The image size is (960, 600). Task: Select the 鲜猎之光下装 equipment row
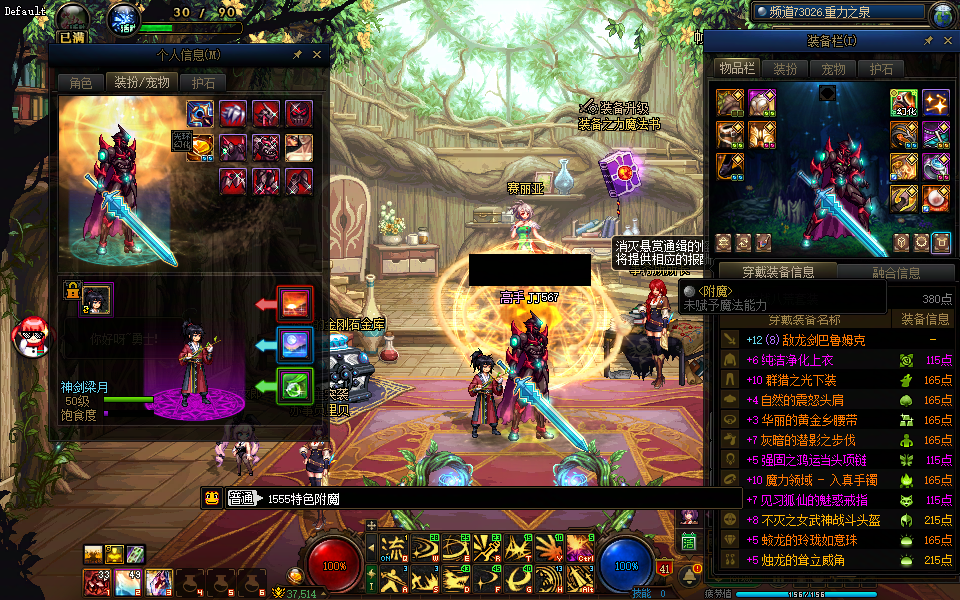pos(800,380)
